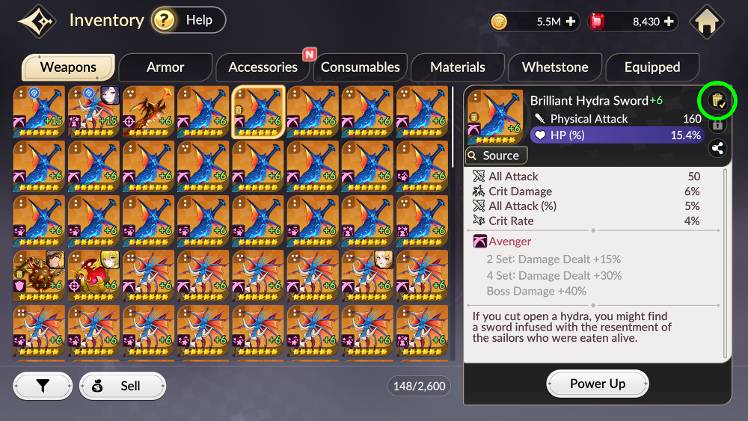This screenshot has width=748, height=421.
Task: Open the Accessories tab
Action: [263, 67]
